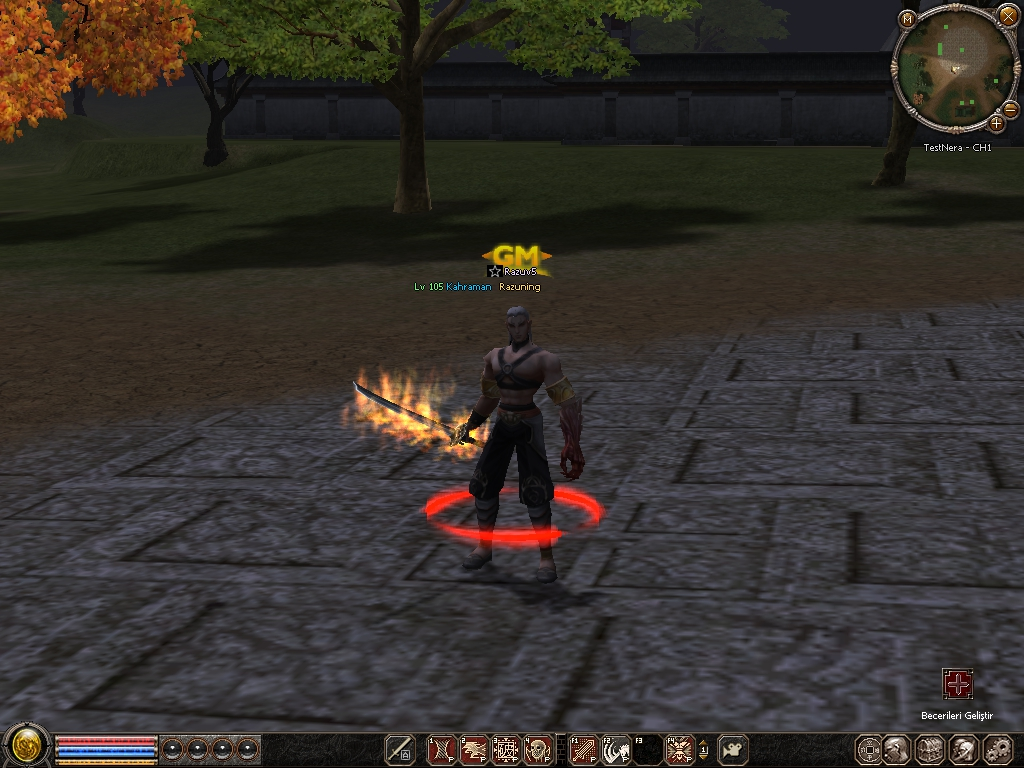This screenshot has width=1024, height=768.
Task: Cast the skull skill in quickslot 4
Action: [x=539, y=749]
